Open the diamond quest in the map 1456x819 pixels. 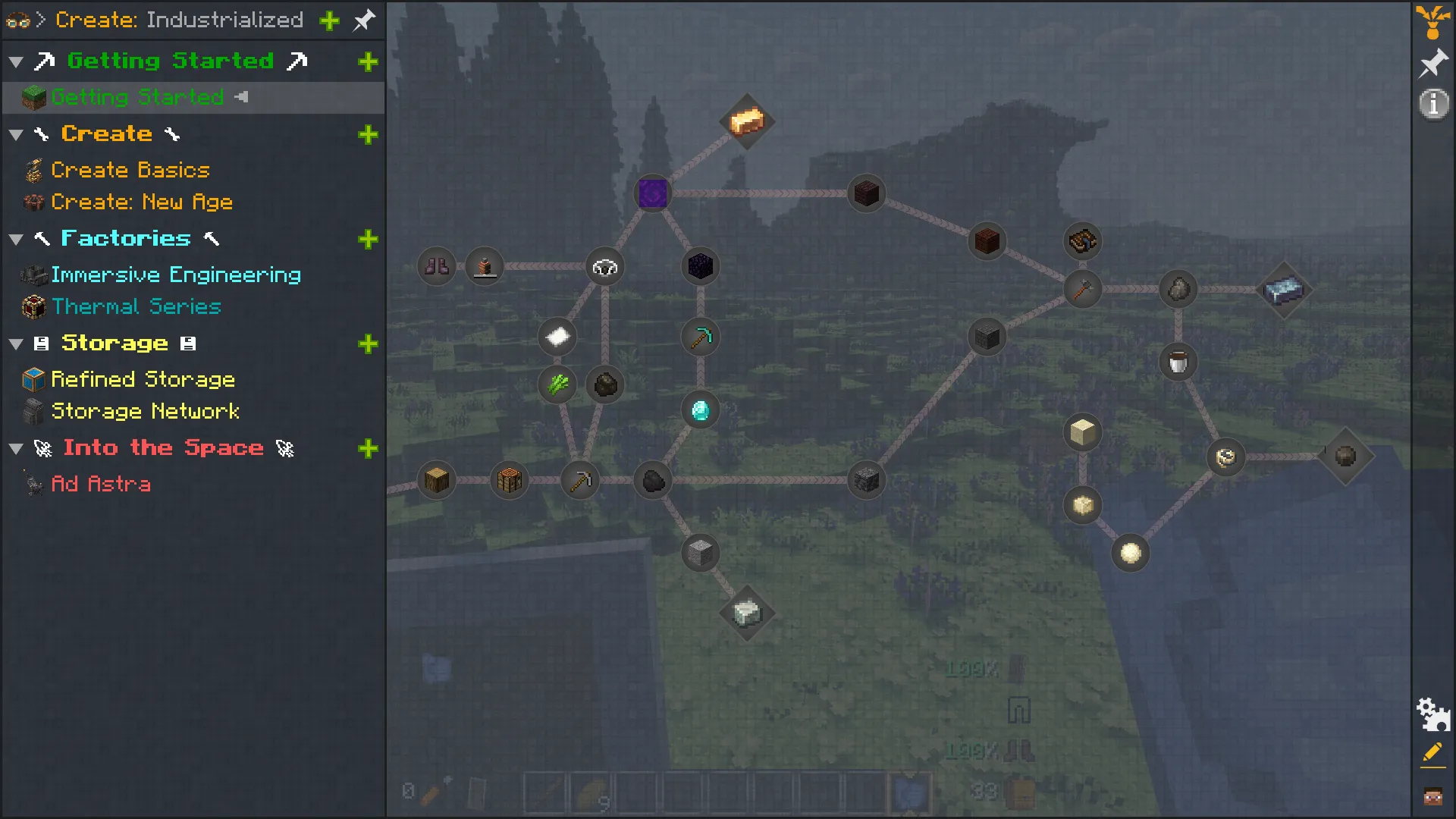700,410
